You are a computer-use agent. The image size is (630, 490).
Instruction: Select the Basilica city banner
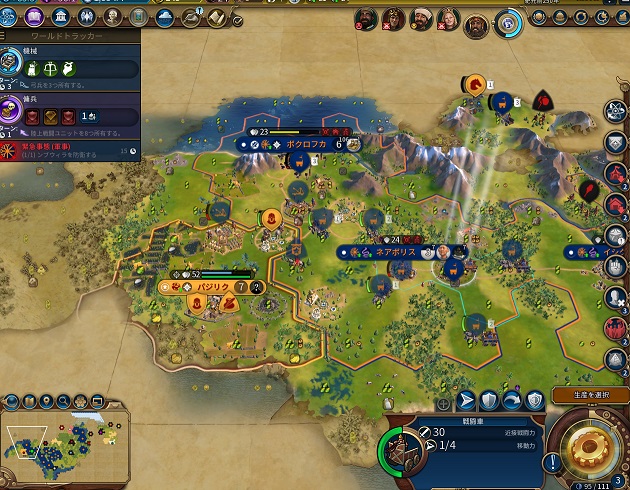[x=211, y=287]
